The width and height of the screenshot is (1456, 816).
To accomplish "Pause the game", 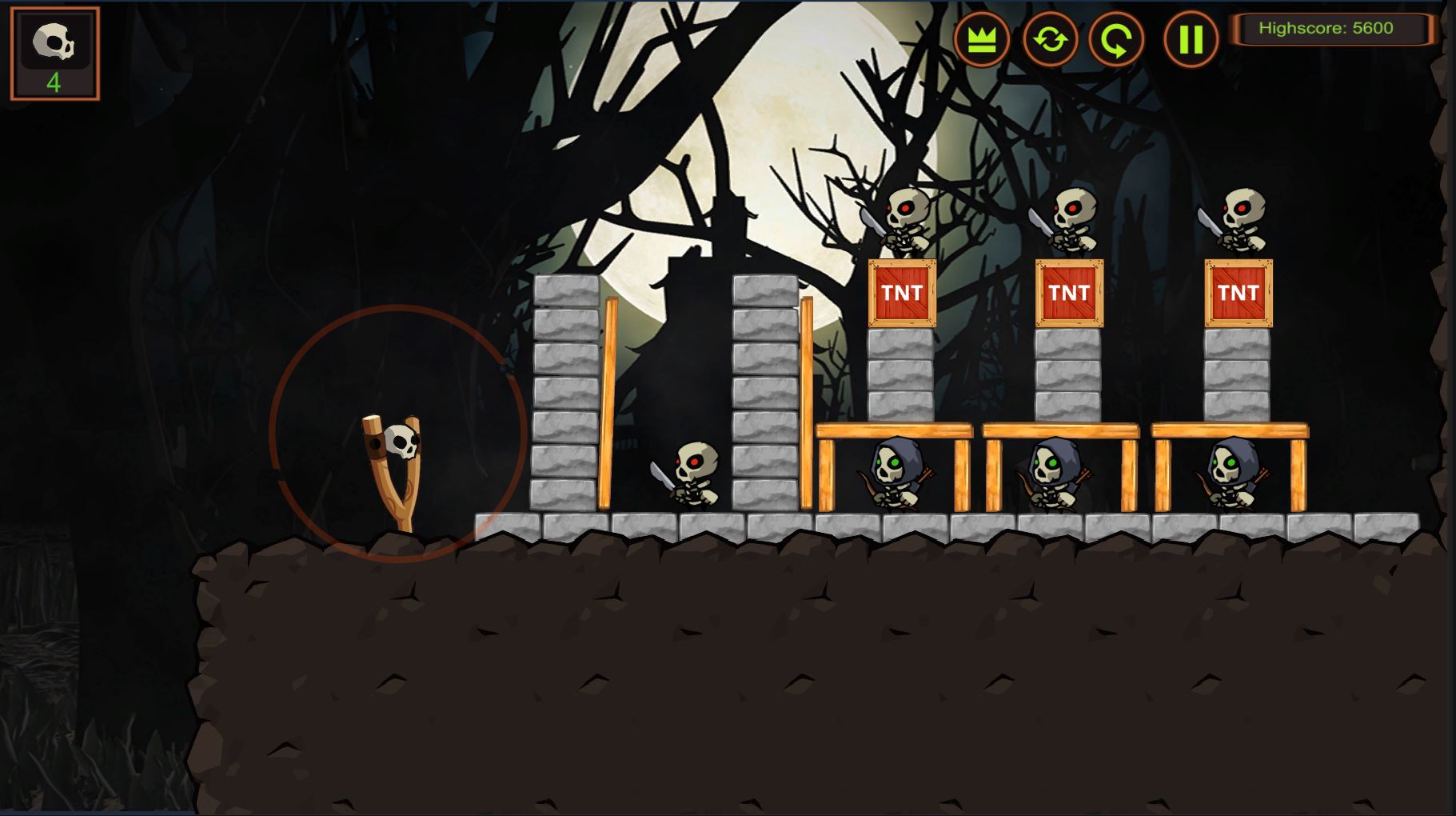I will pyautogui.click(x=1191, y=39).
